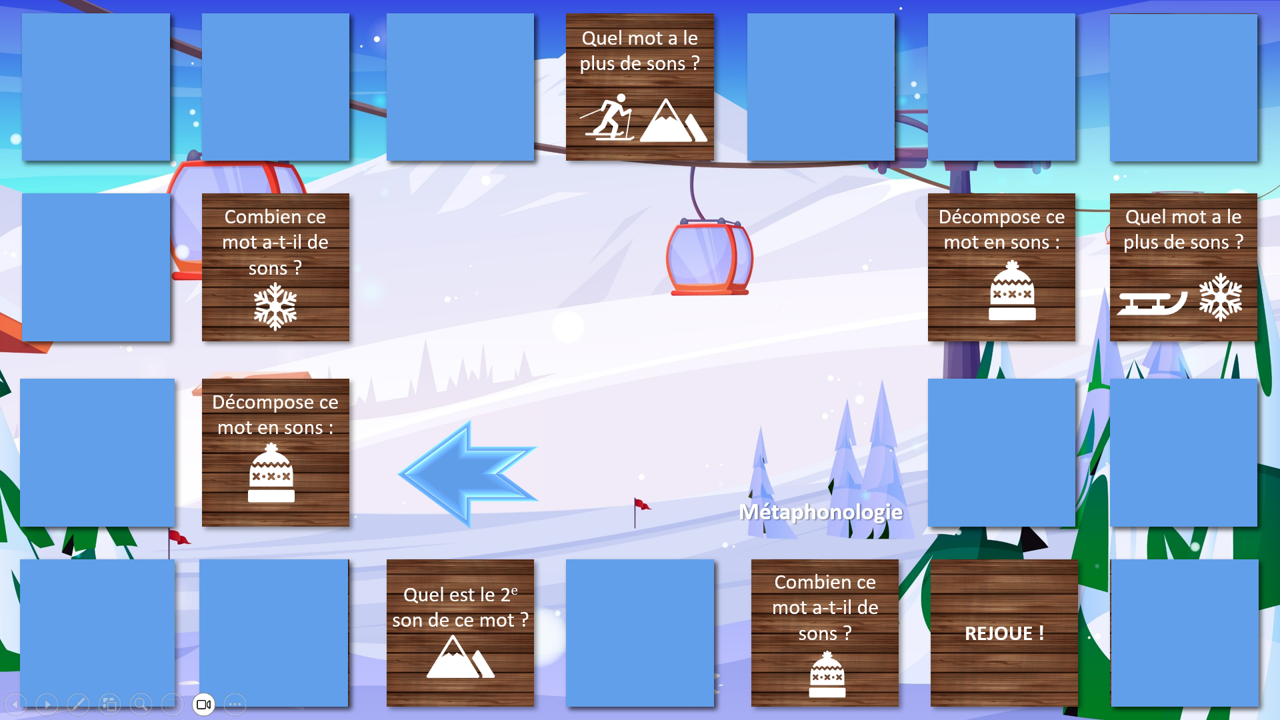Advance with the next slide arrow
The width and height of the screenshot is (1280, 720).
(45, 704)
